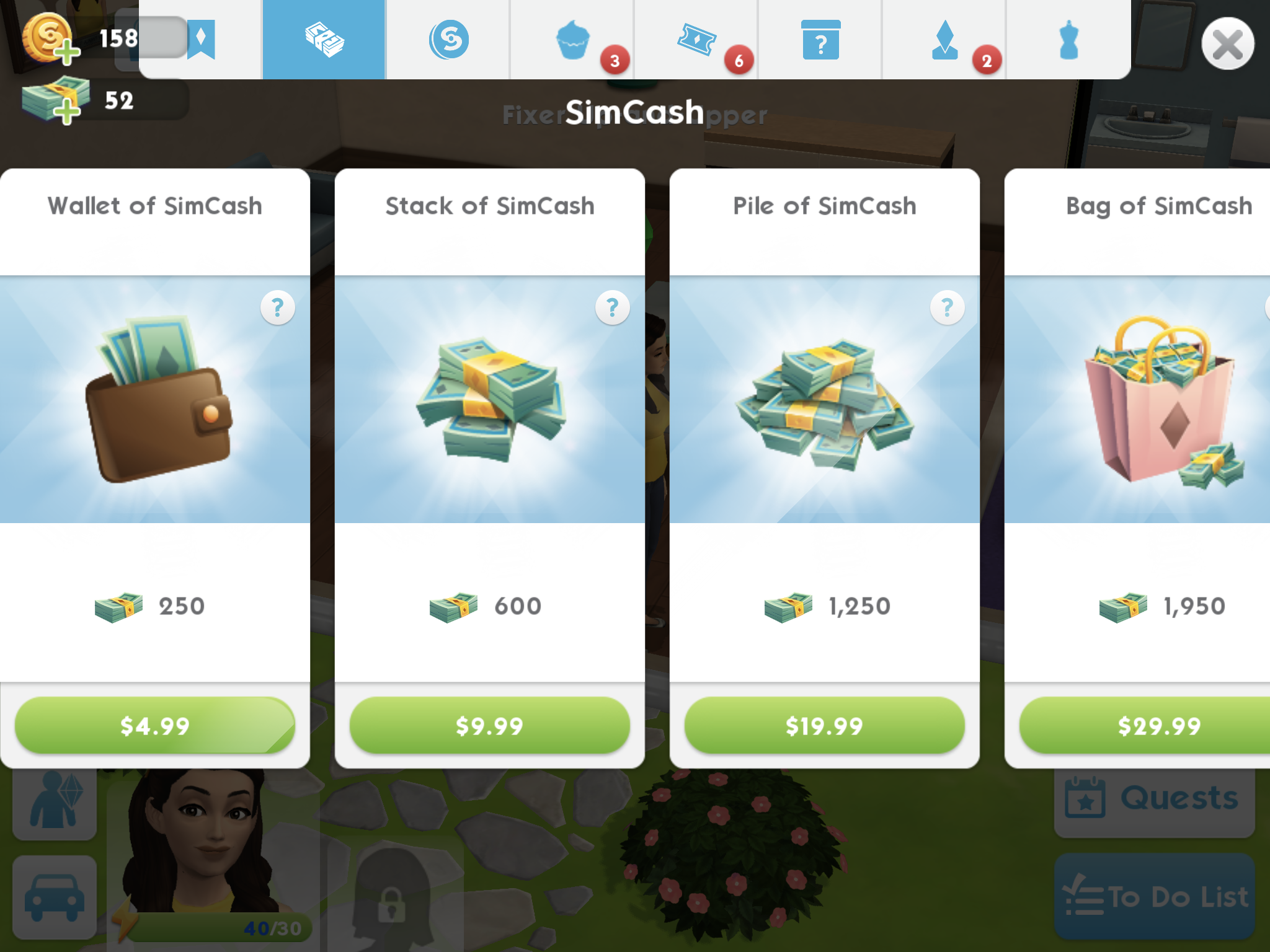The width and height of the screenshot is (1270, 952).
Task: Show info for Stack of SimCash
Action: pos(612,307)
